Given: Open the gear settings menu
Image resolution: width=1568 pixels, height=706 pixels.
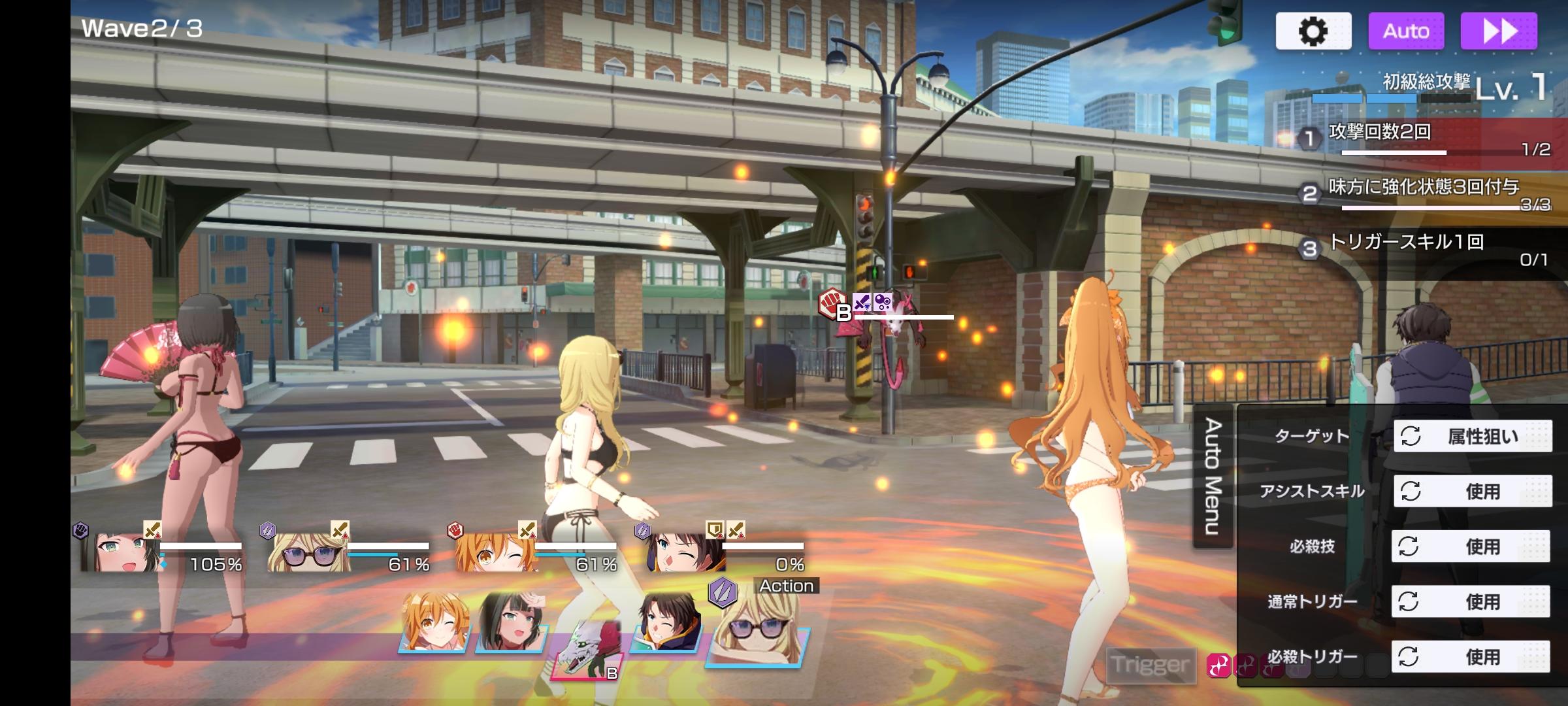Looking at the screenshot, I should [1313, 31].
